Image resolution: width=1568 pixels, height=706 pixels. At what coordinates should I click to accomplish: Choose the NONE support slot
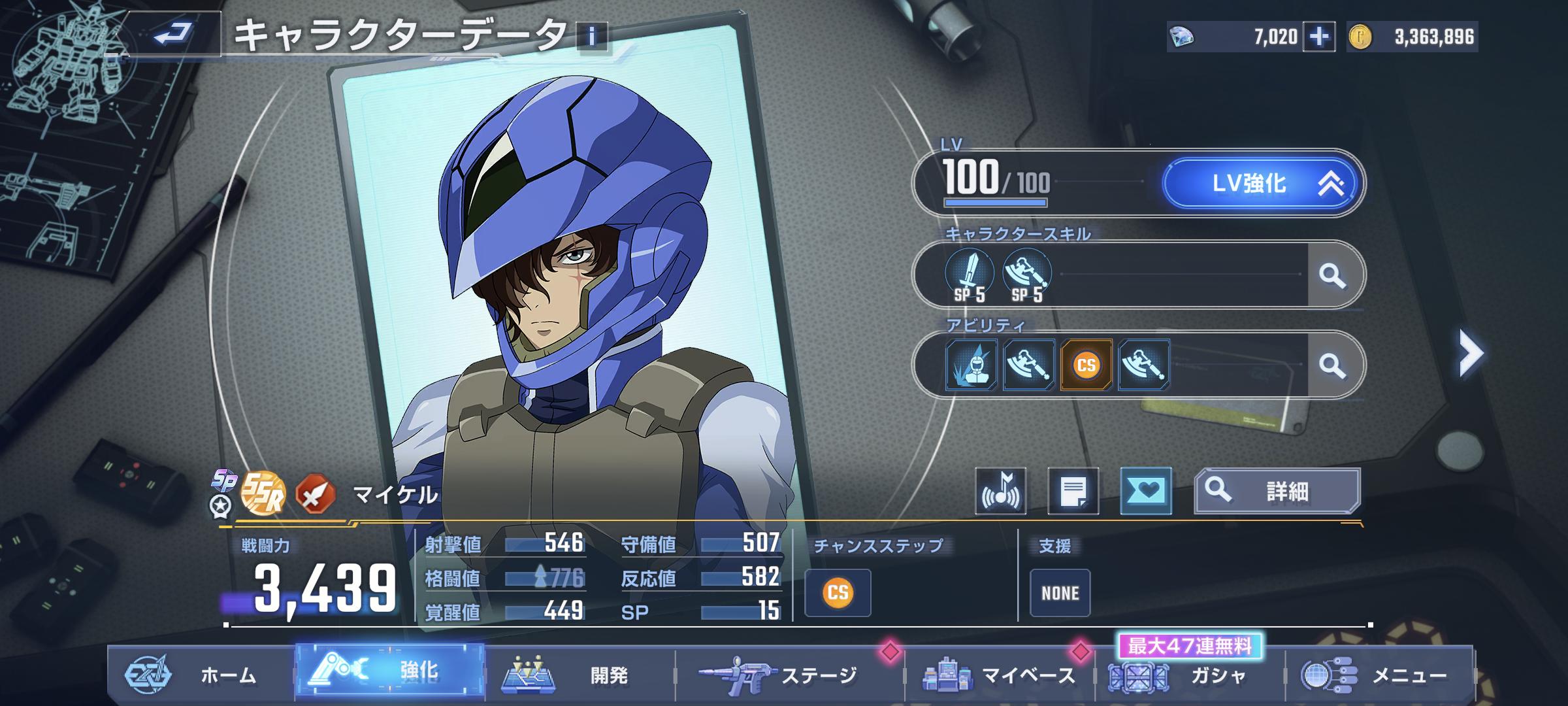click(1060, 593)
